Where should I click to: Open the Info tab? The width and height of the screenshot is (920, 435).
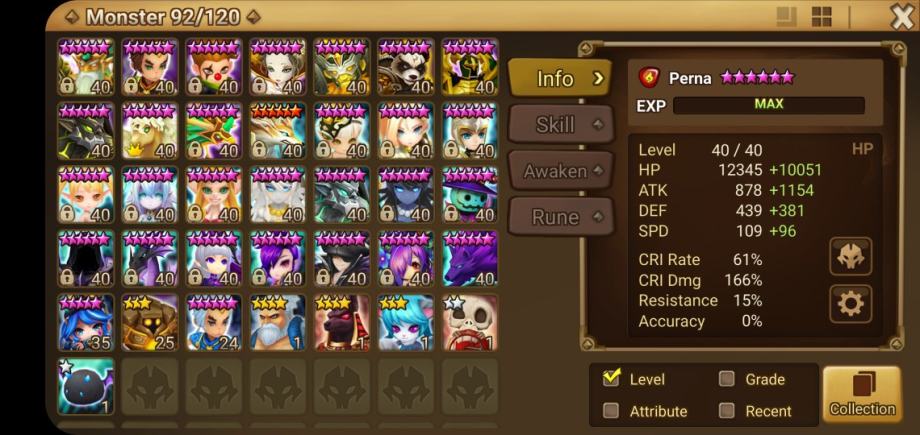point(560,78)
